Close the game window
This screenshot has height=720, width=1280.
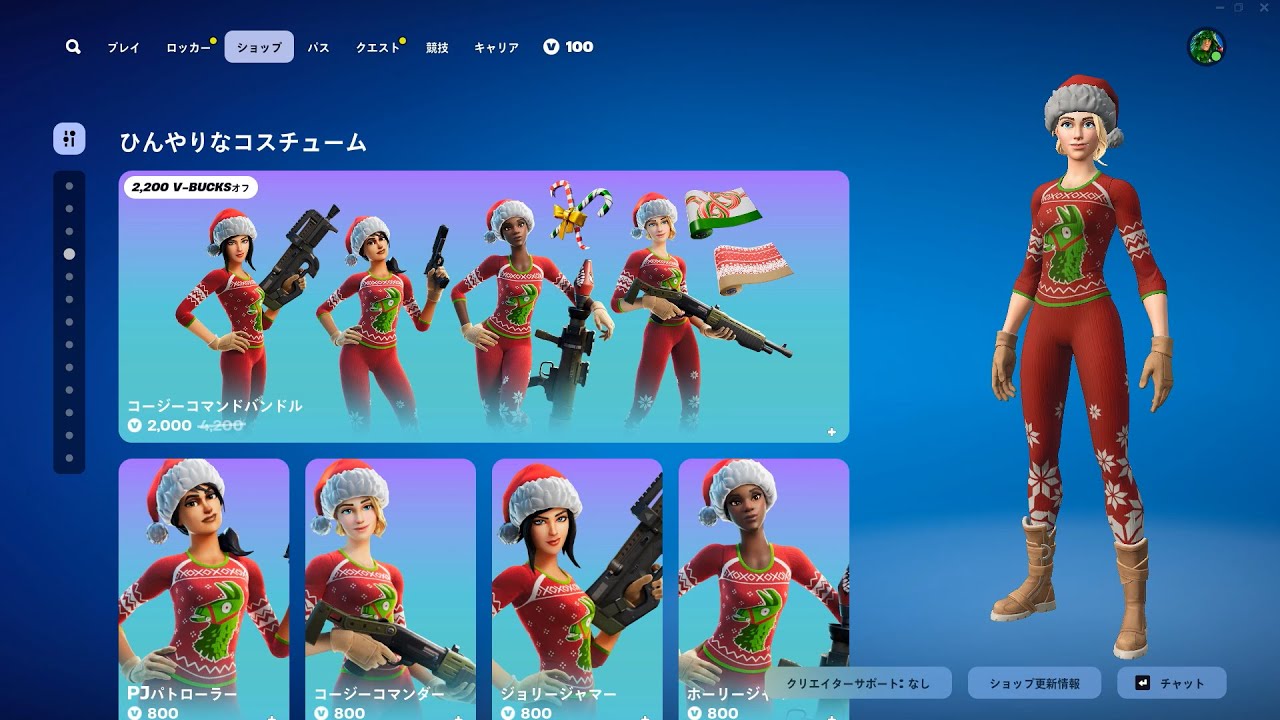coord(1263,8)
